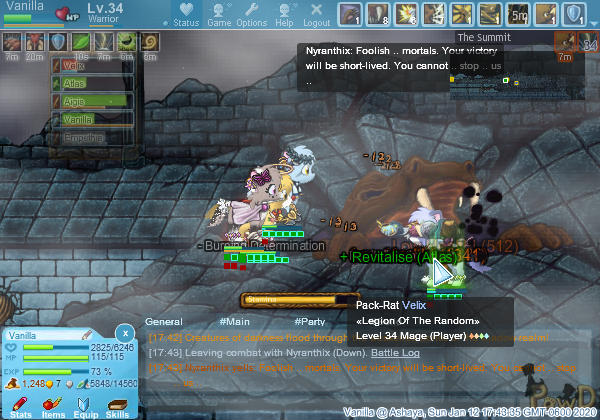The image size is (600, 420).
Task: Open the Equip screen
Action: pyautogui.click(x=85, y=404)
